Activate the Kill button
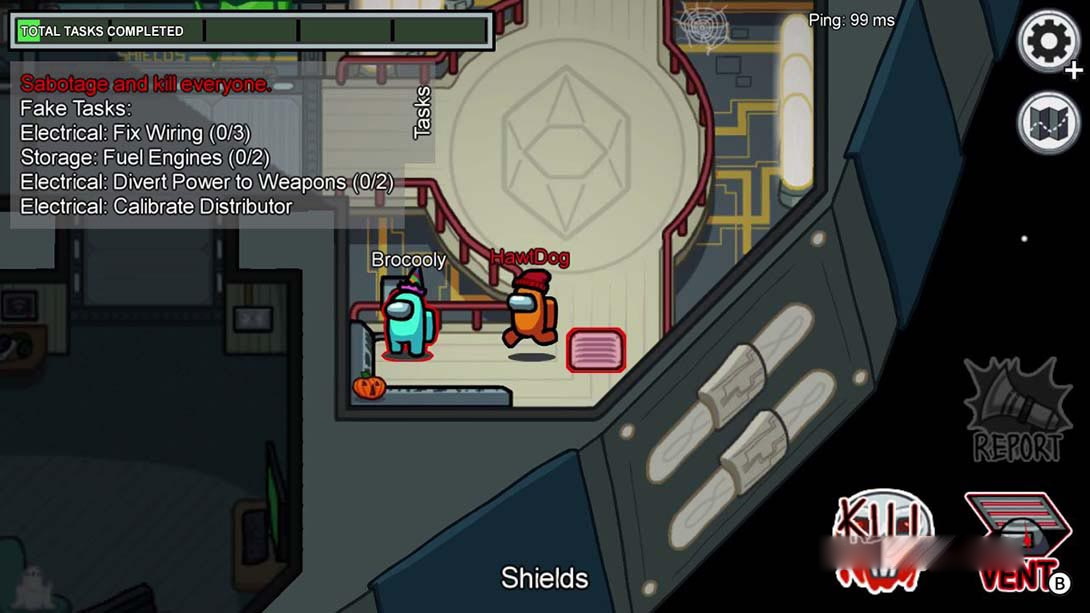The width and height of the screenshot is (1090, 613). 882,541
